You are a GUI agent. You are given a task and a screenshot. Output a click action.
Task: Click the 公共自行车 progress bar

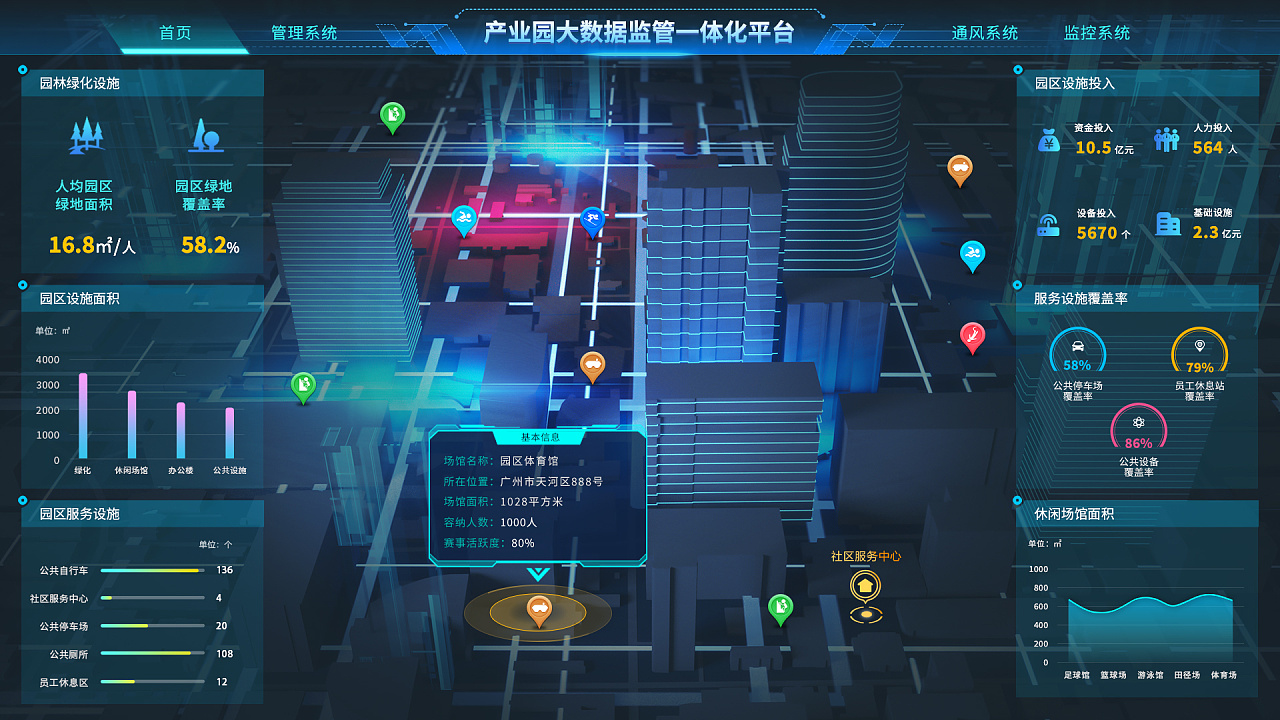pyautogui.click(x=152, y=570)
